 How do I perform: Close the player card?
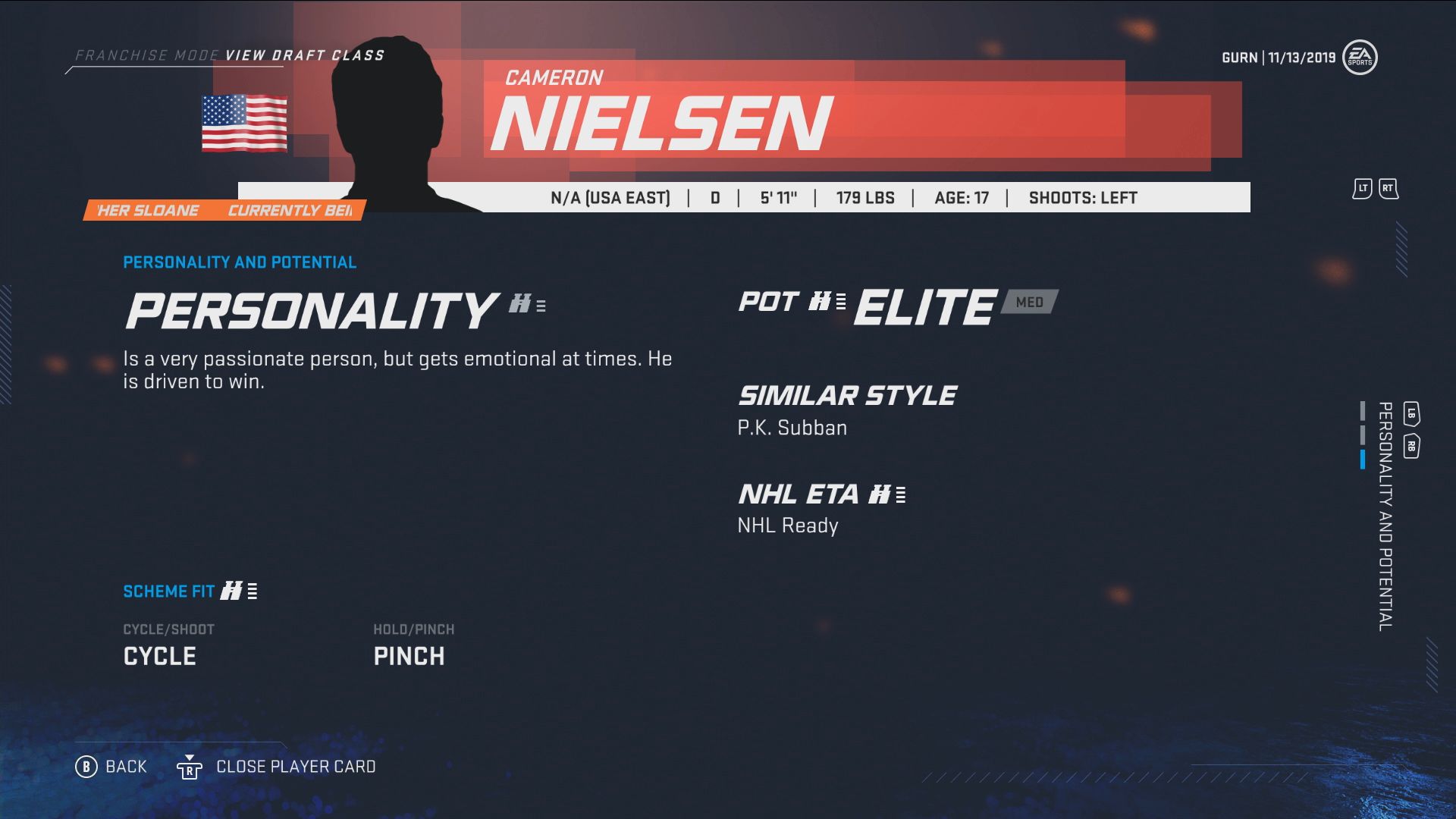tap(277, 767)
